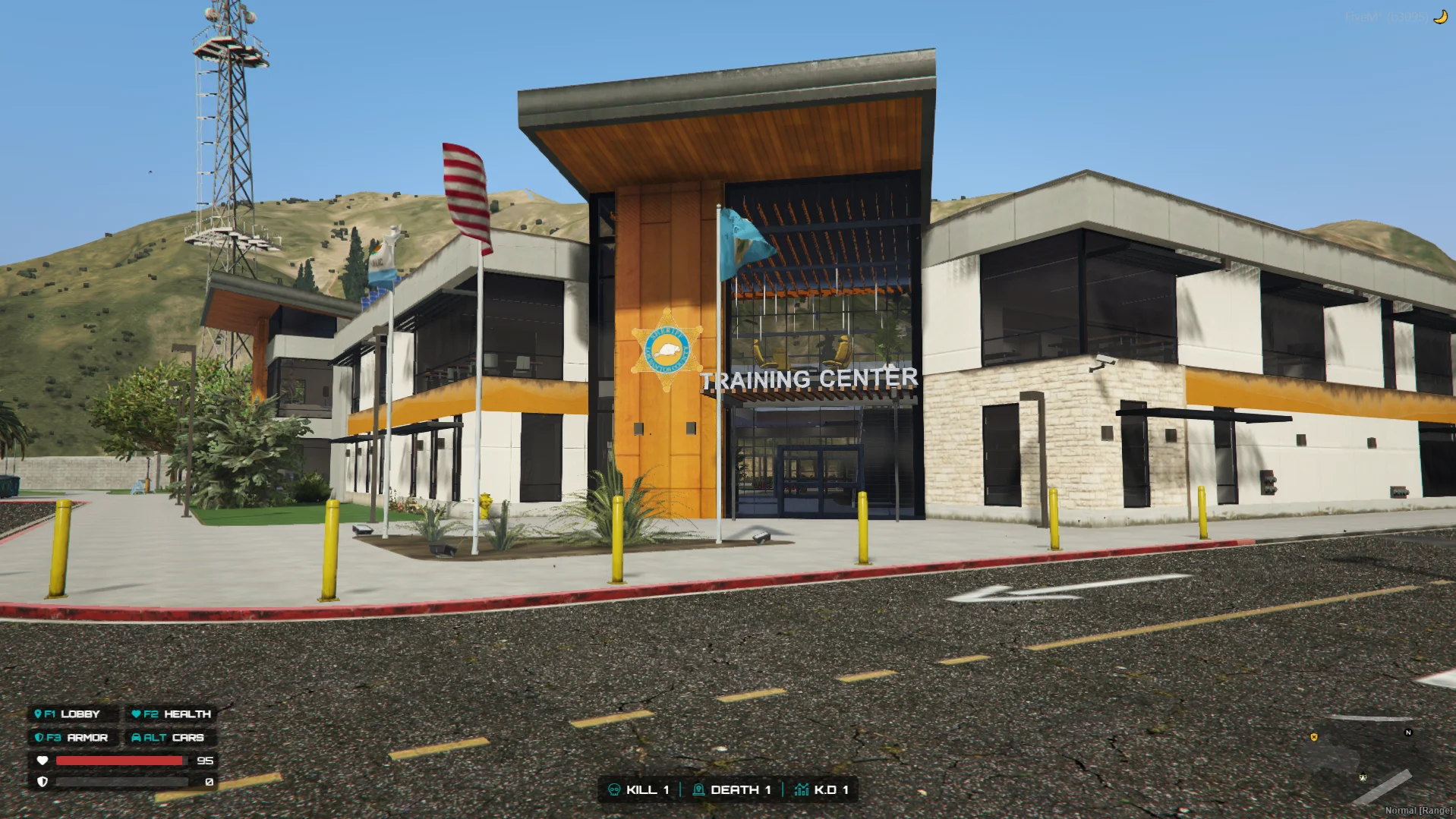This screenshot has height=819, width=1456.
Task: Select the car icon on ALT Cars shortcut
Action: coord(137,737)
